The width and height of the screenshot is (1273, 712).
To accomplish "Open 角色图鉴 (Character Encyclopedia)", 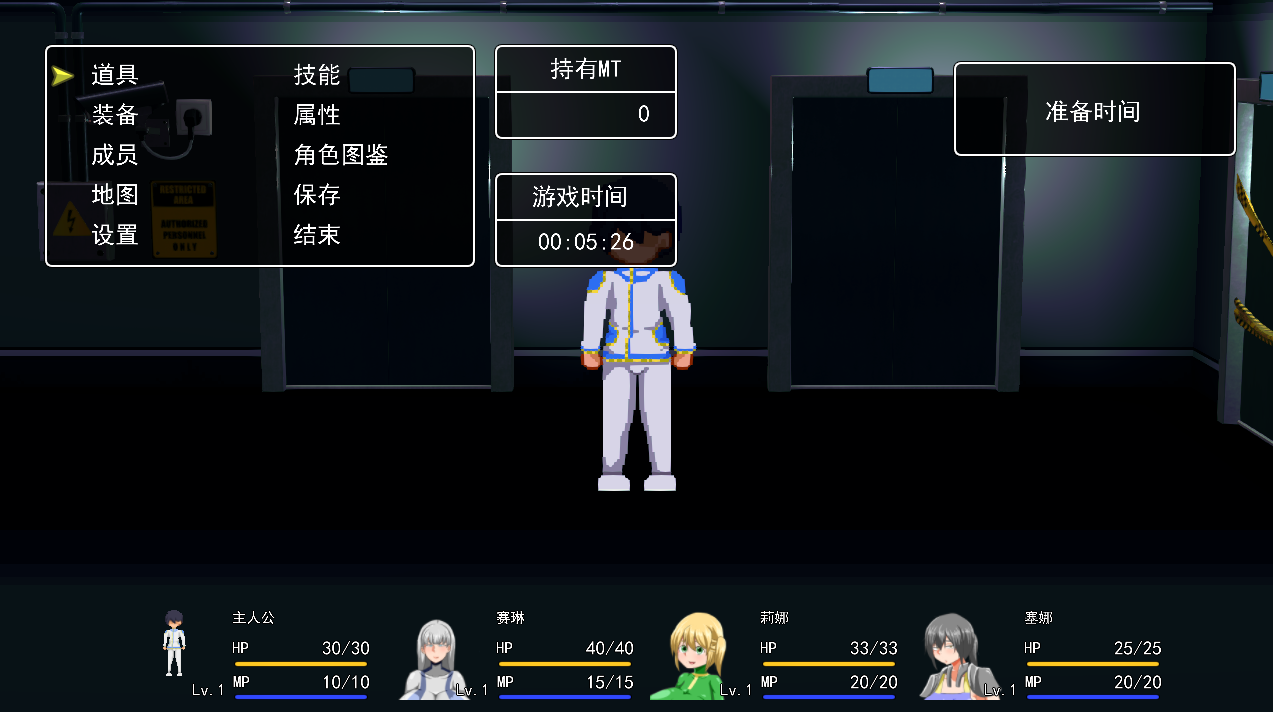I will (341, 155).
